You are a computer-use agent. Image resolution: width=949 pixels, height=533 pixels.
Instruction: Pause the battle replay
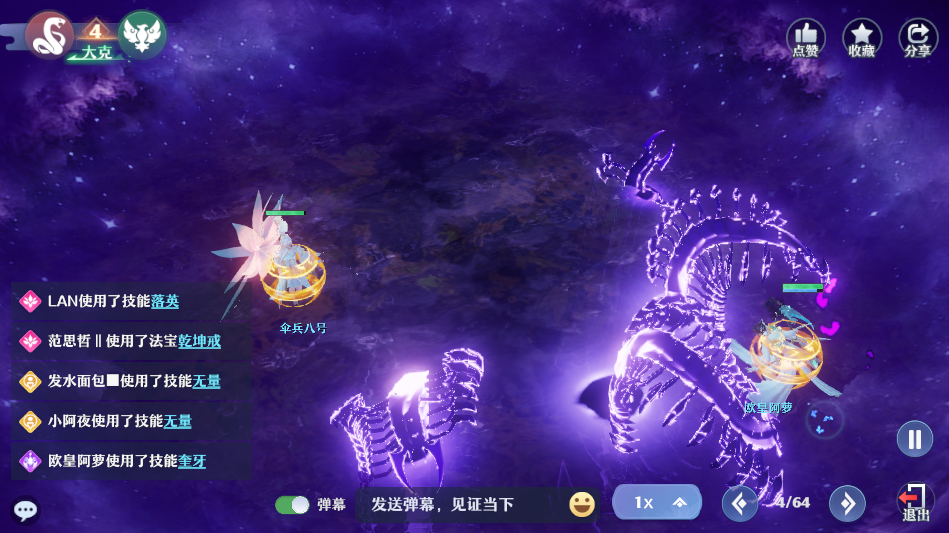point(914,438)
